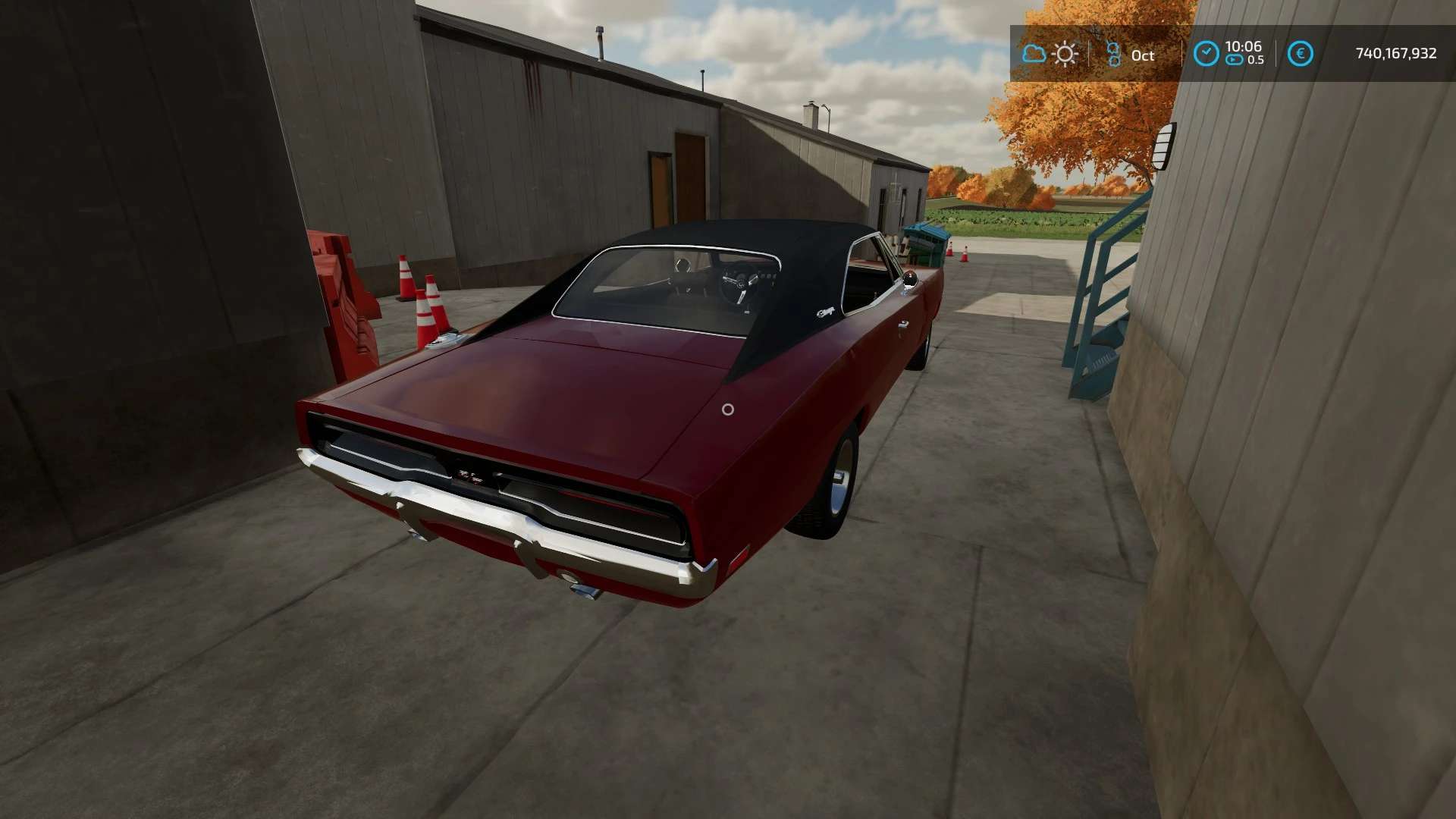1456x819 pixels.
Task: Click the blue clock icon
Action: pyautogui.click(x=1206, y=54)
